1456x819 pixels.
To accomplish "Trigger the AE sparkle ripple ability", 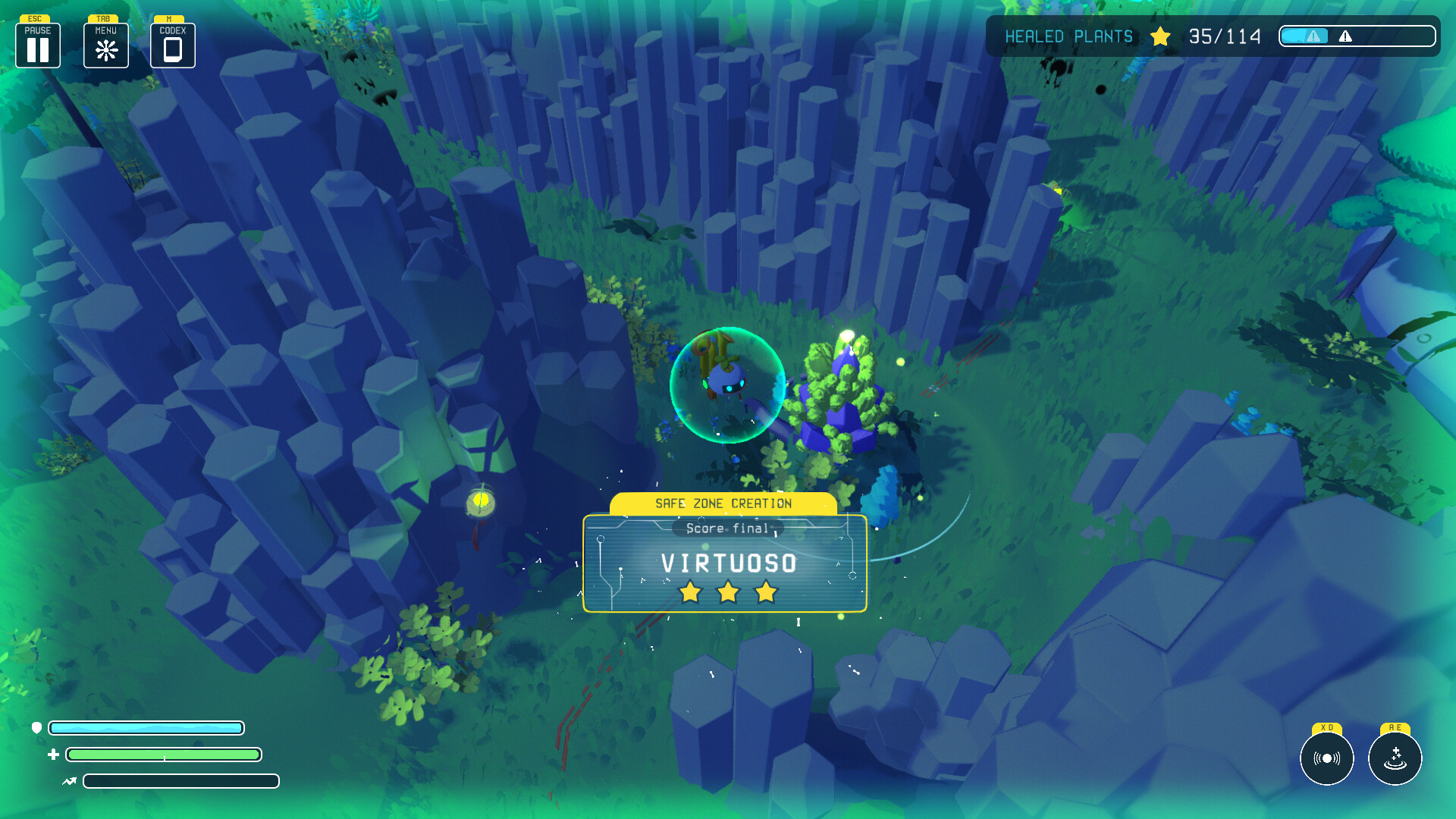I will pos(1394,758).
